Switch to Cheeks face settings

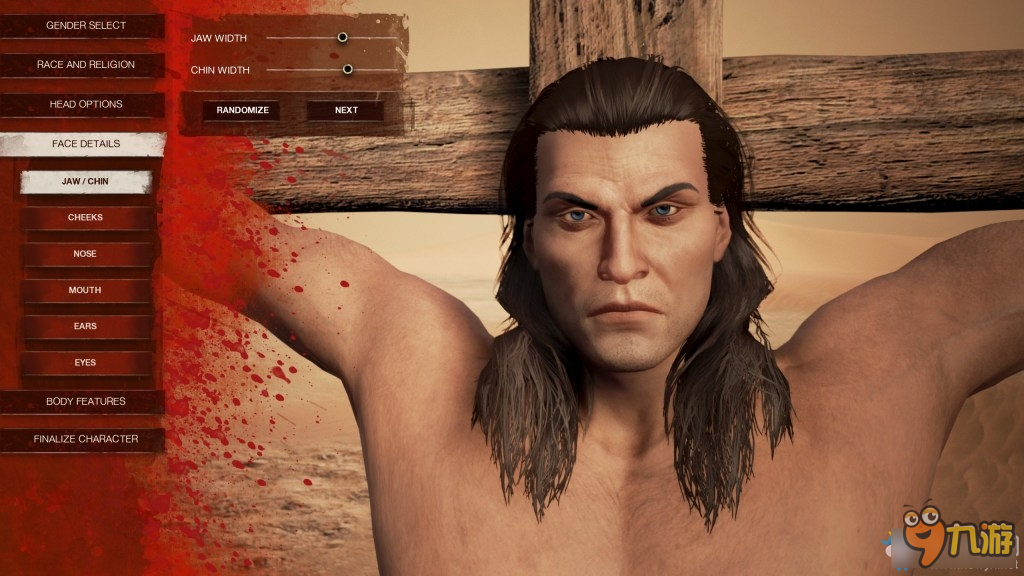pyautogui.click(x=85, y=217)
